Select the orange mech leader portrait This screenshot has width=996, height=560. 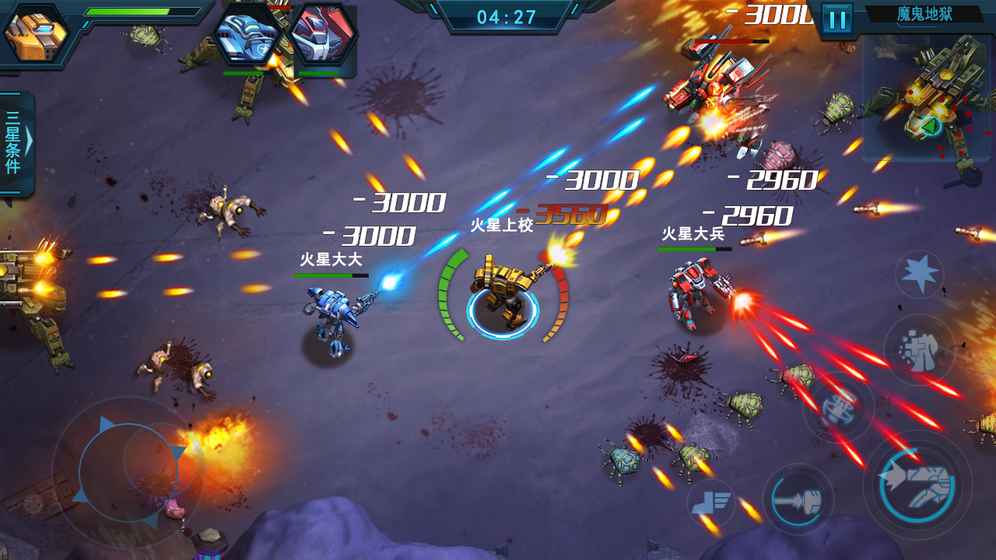[35, 33]
